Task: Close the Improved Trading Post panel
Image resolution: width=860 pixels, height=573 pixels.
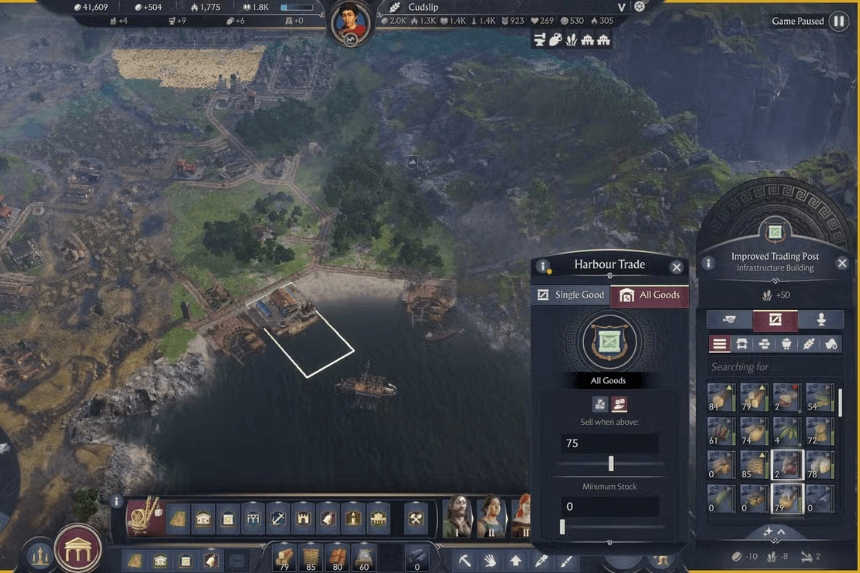Action: tap(843, 263)
